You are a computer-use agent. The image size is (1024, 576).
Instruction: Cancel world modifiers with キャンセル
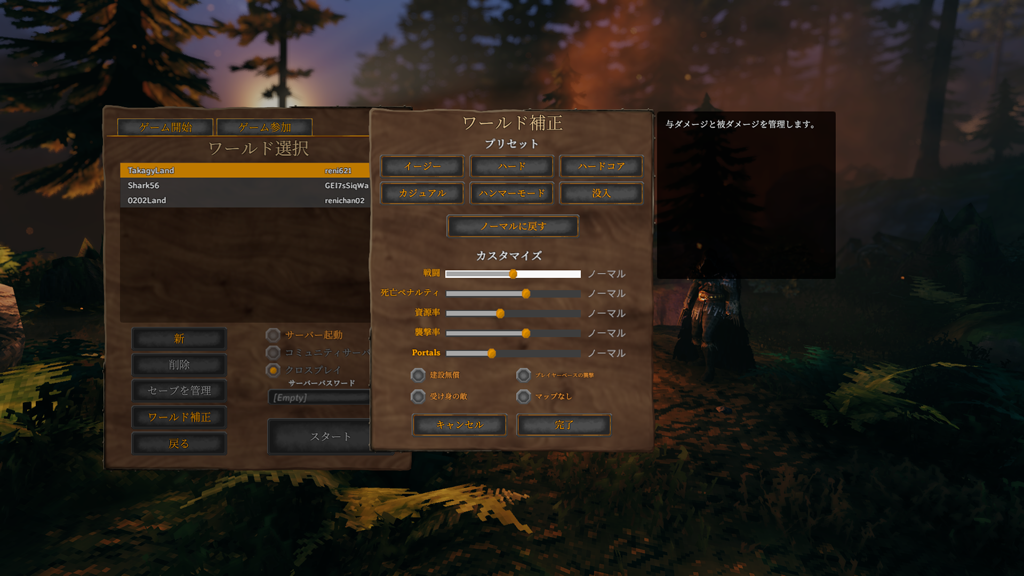tap(459, 425)
